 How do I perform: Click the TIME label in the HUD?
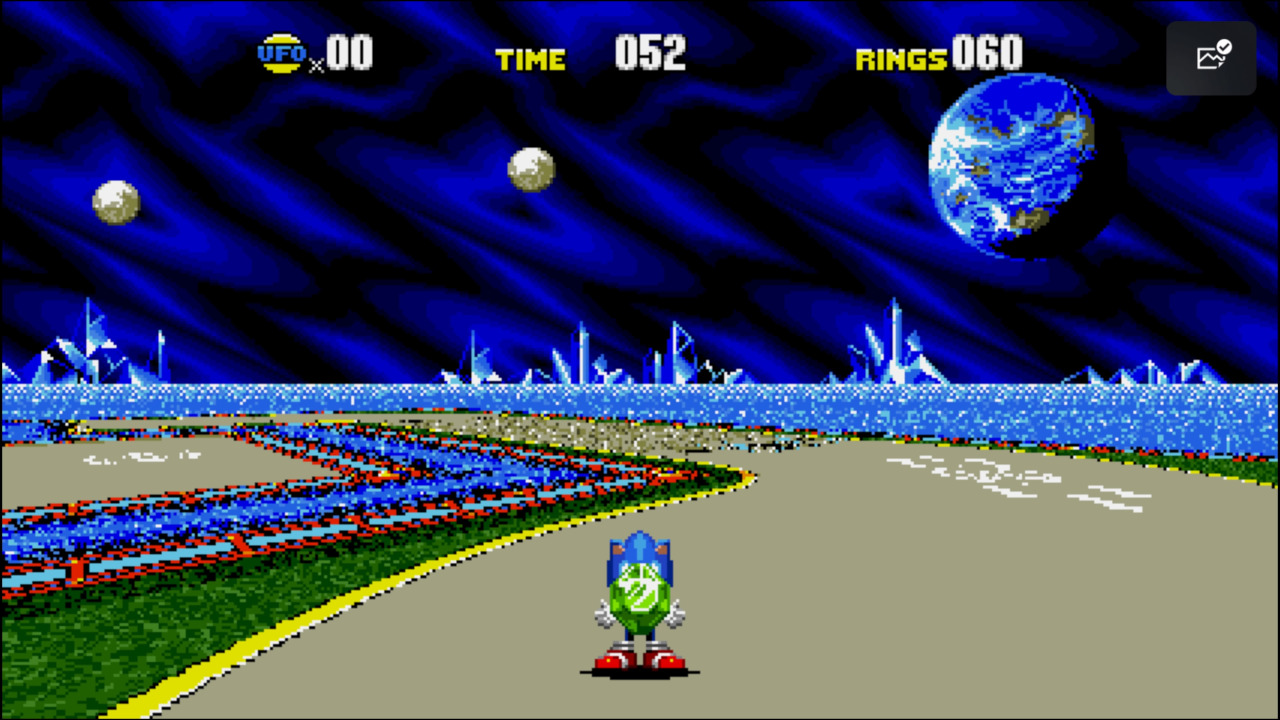pos(530,58)
